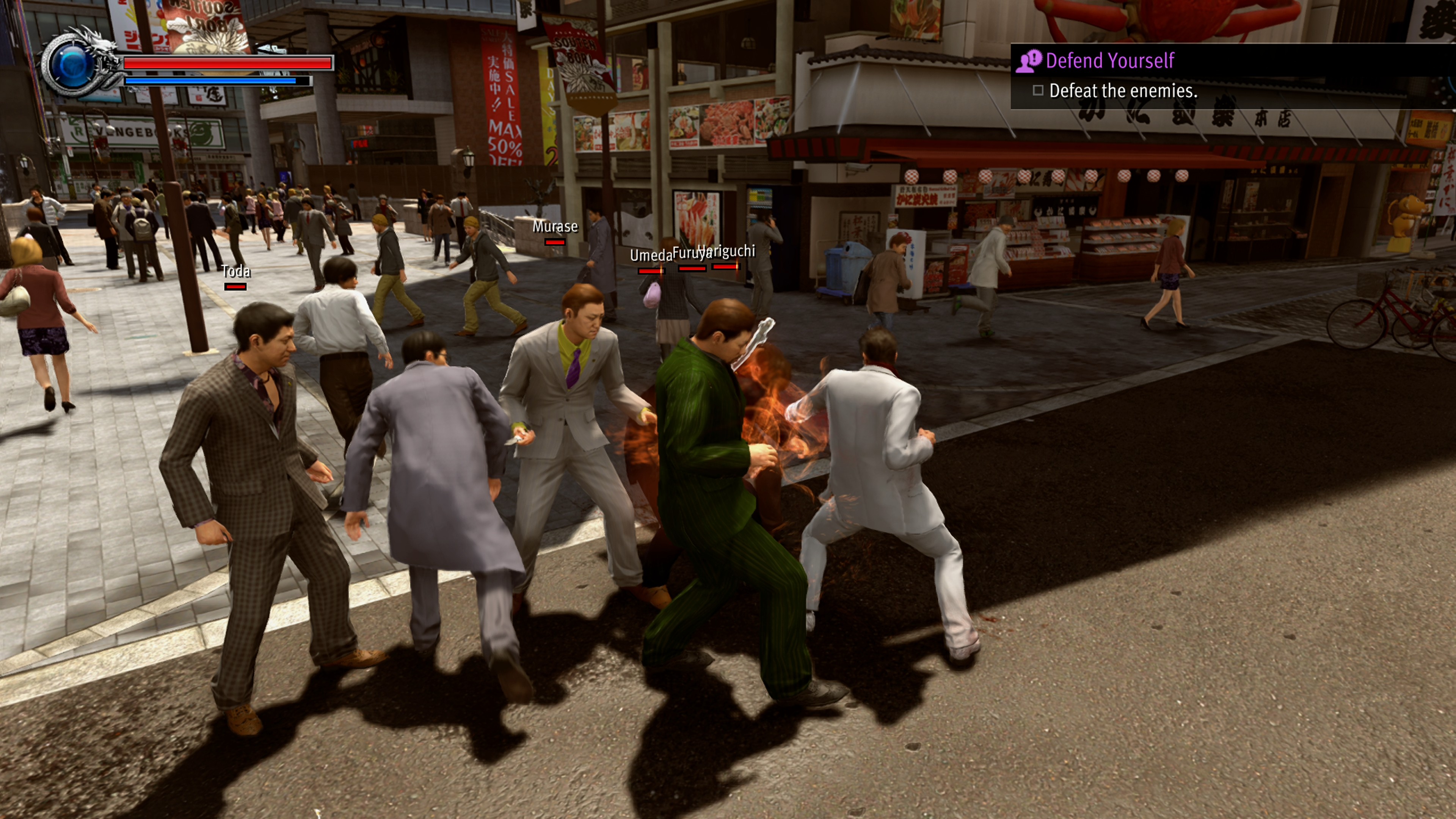The width and height of the screenshot is (1456, 819).
Task: Target the Murase enemy nameplate
Action: pyautogui.click(x=555, y=227)
